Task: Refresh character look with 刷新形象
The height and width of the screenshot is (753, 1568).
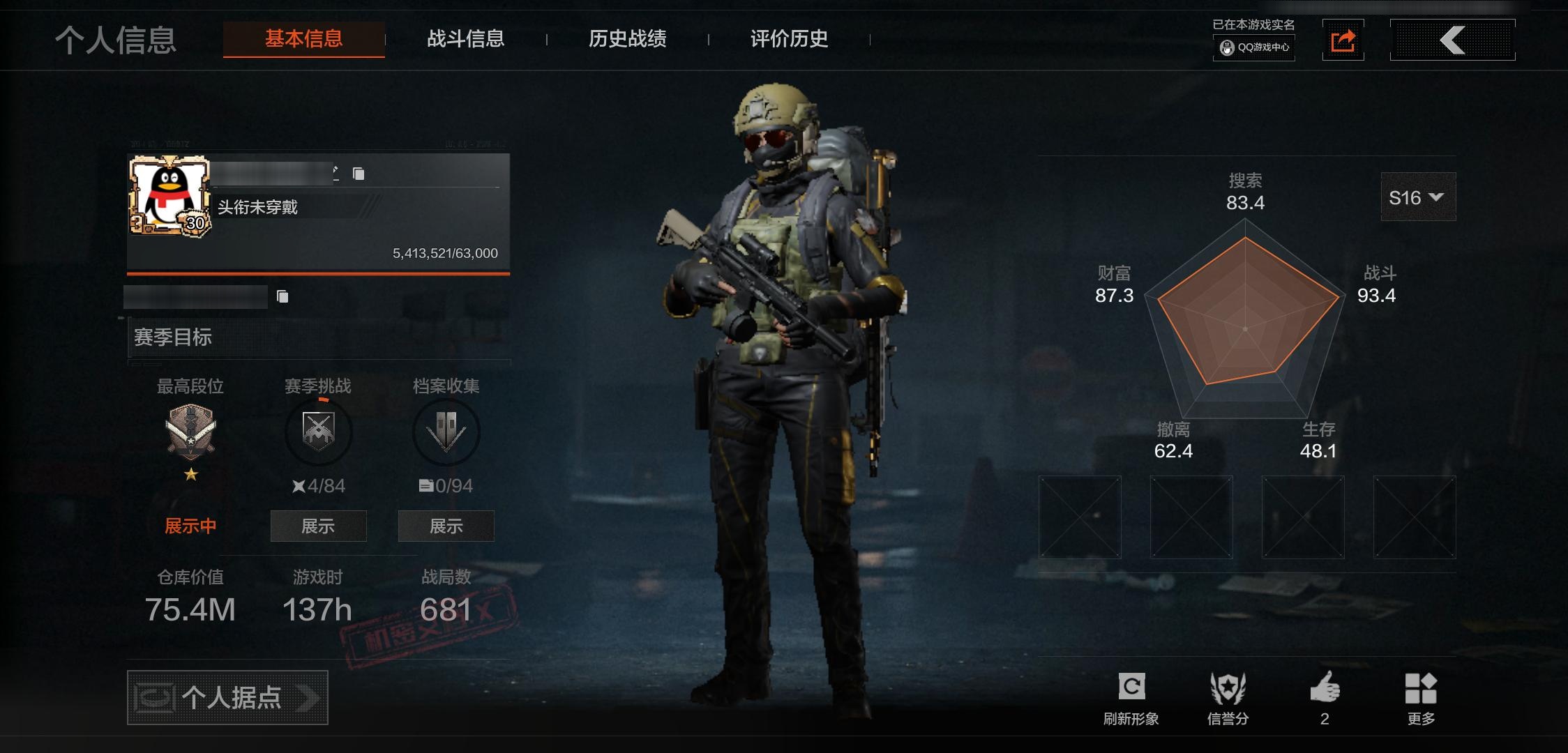Action: pos(1131,697)
